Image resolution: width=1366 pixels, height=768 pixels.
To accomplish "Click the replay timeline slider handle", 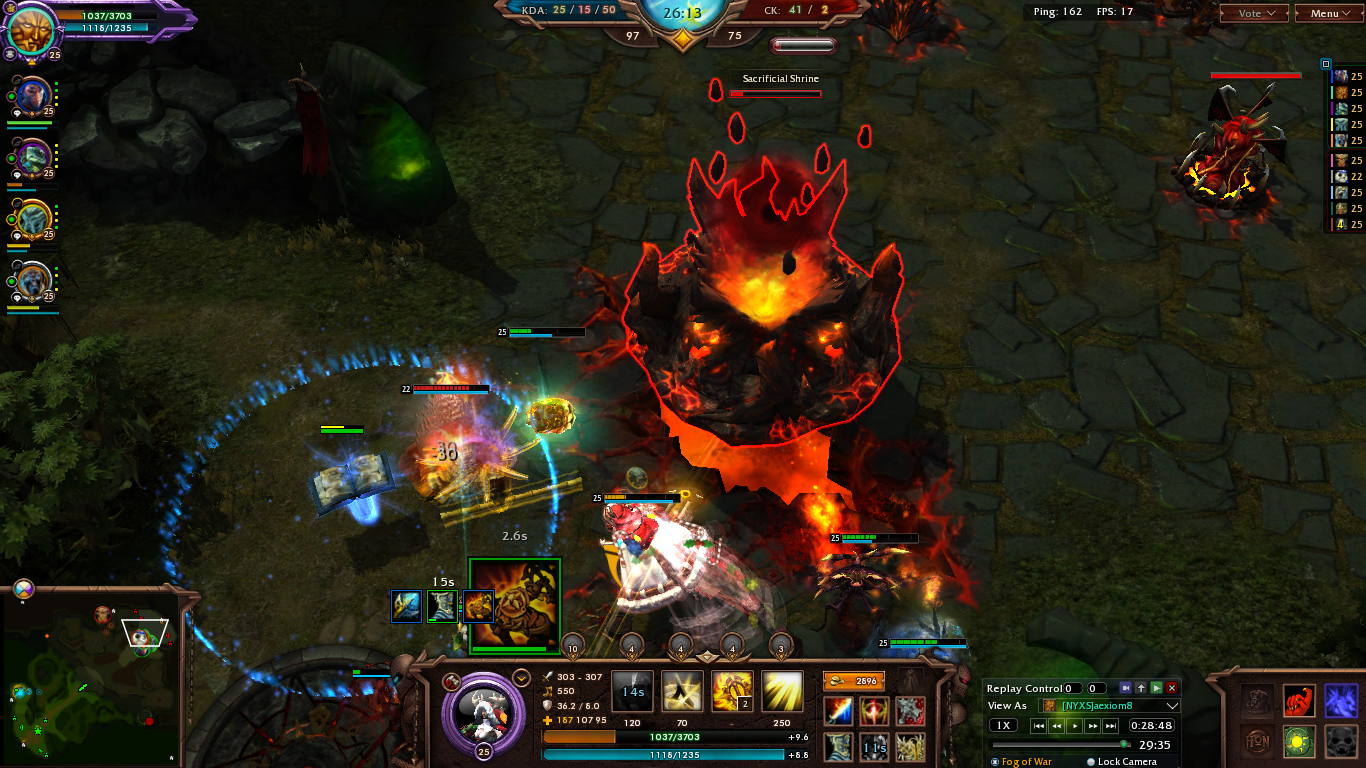I will pos(1125,744).
